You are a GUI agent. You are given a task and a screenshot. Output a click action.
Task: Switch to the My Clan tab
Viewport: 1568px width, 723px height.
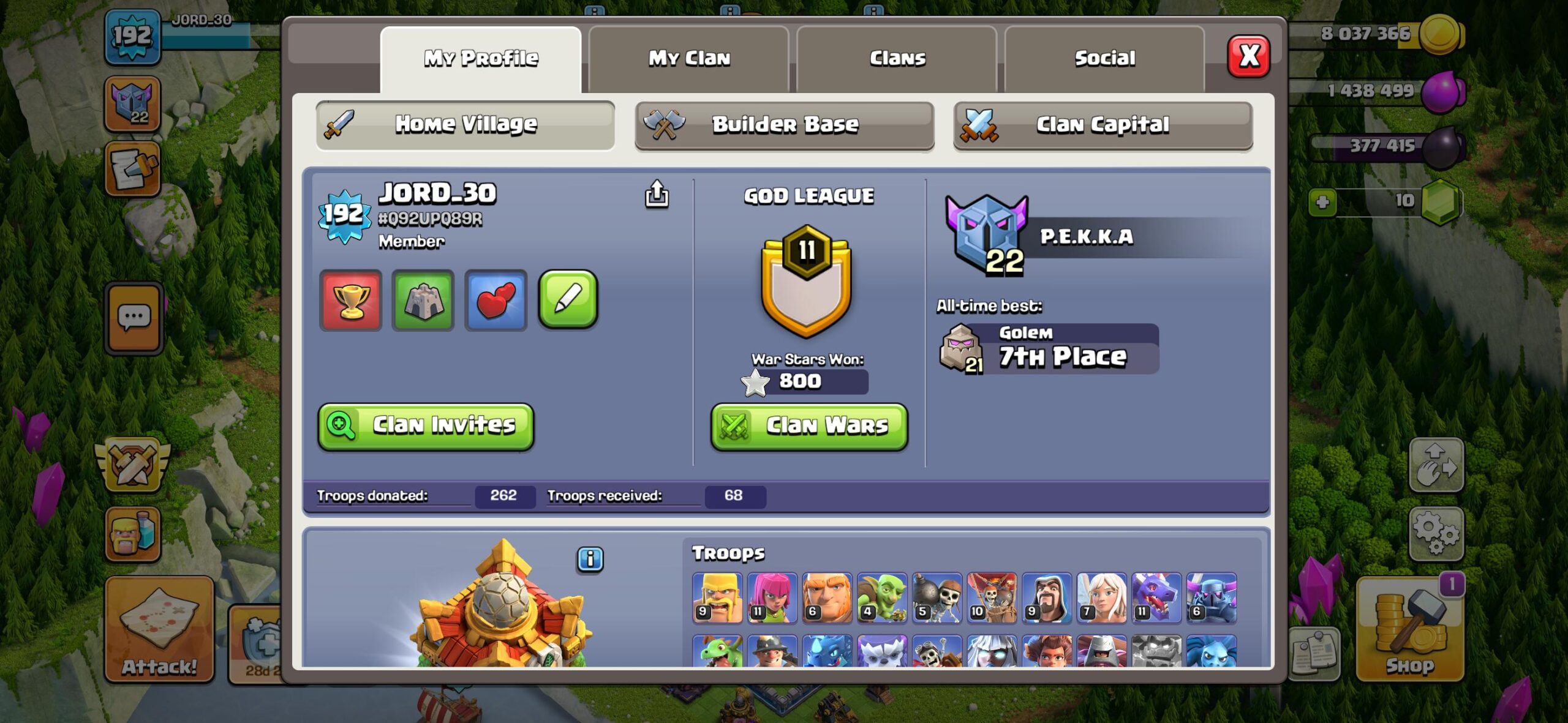[x=688, y=58]
